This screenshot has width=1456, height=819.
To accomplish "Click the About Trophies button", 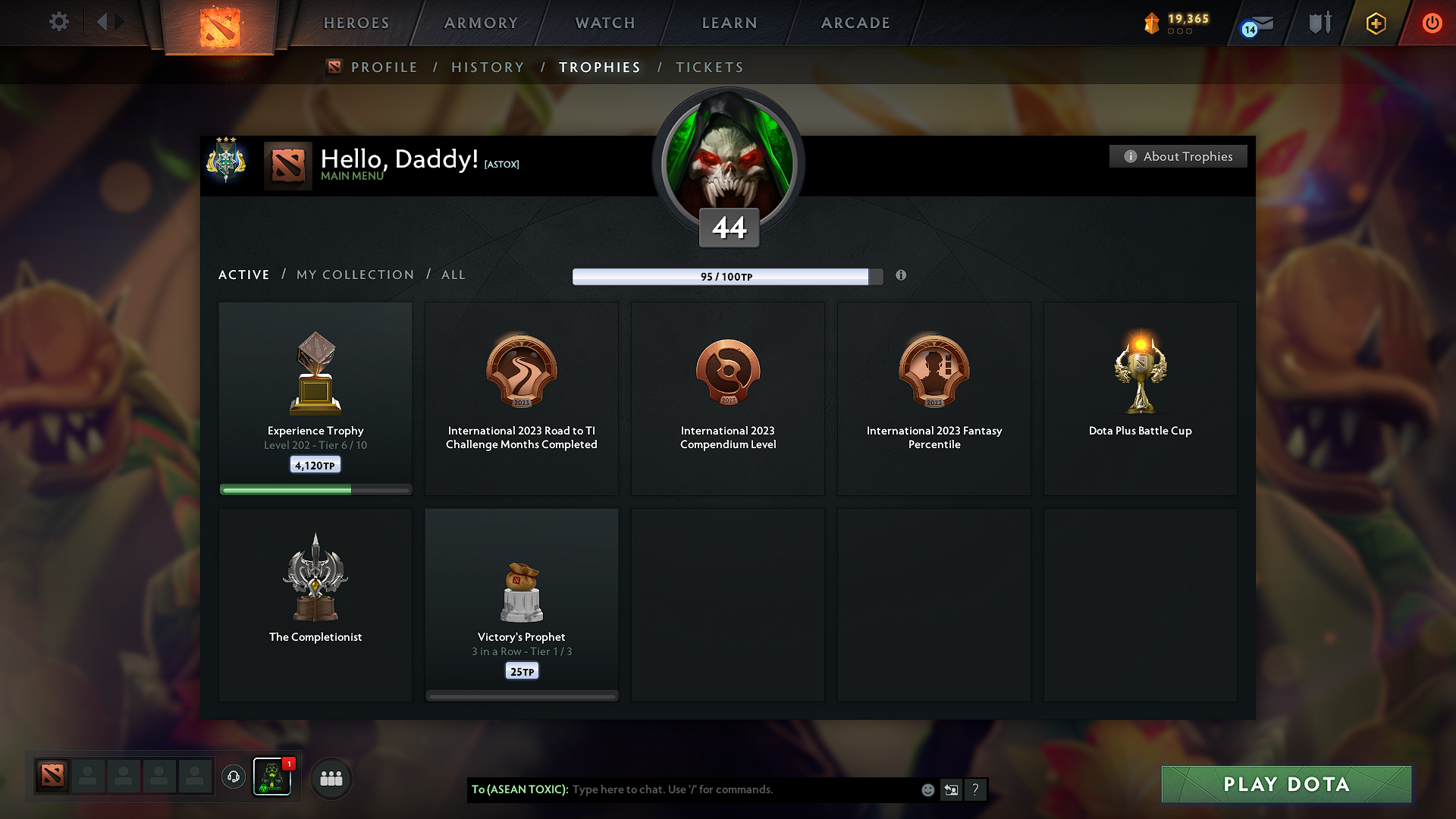I will (1178, 156).
